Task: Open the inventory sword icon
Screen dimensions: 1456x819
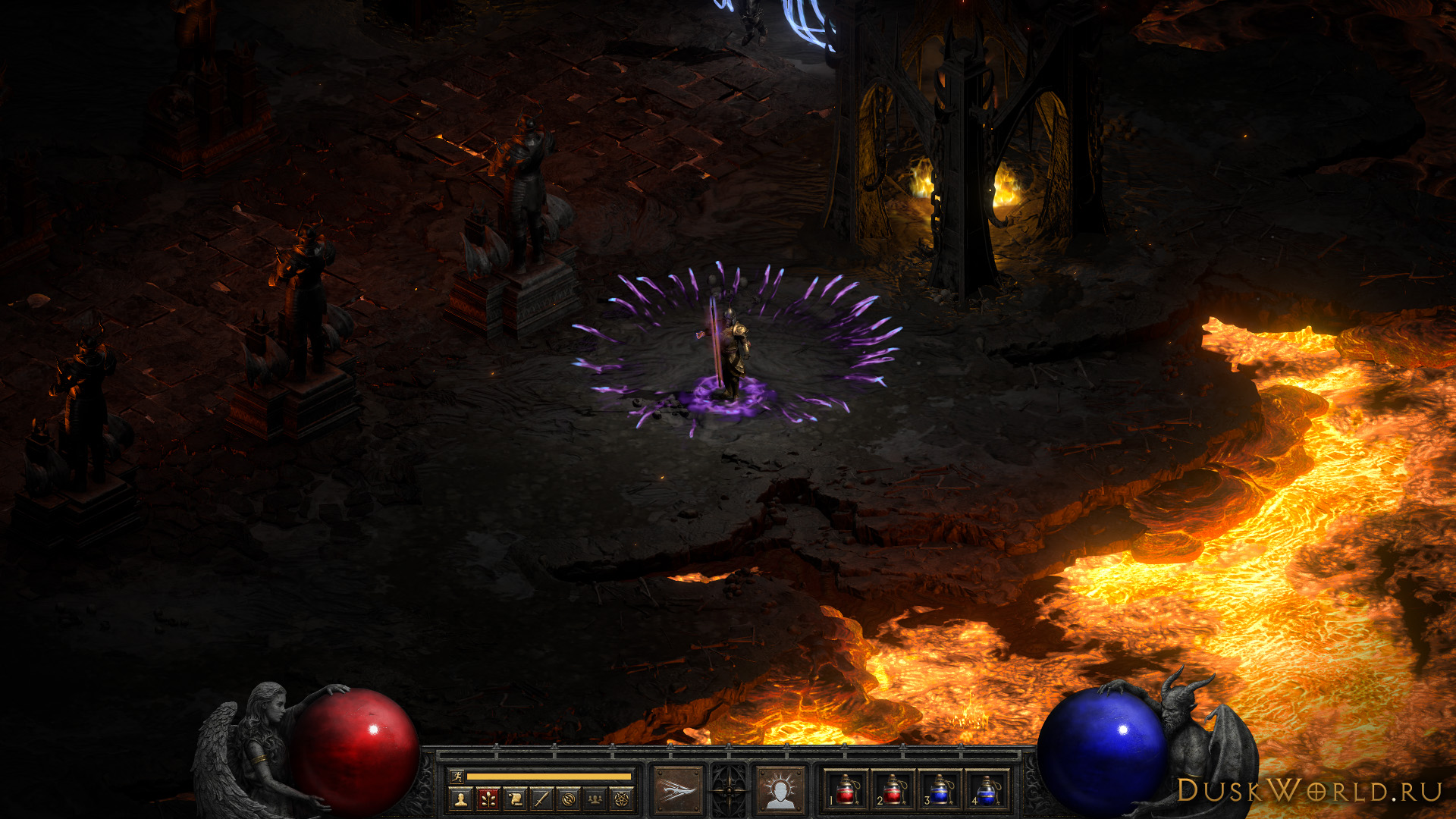Action: pyautogui.click(x=541, y=798)
